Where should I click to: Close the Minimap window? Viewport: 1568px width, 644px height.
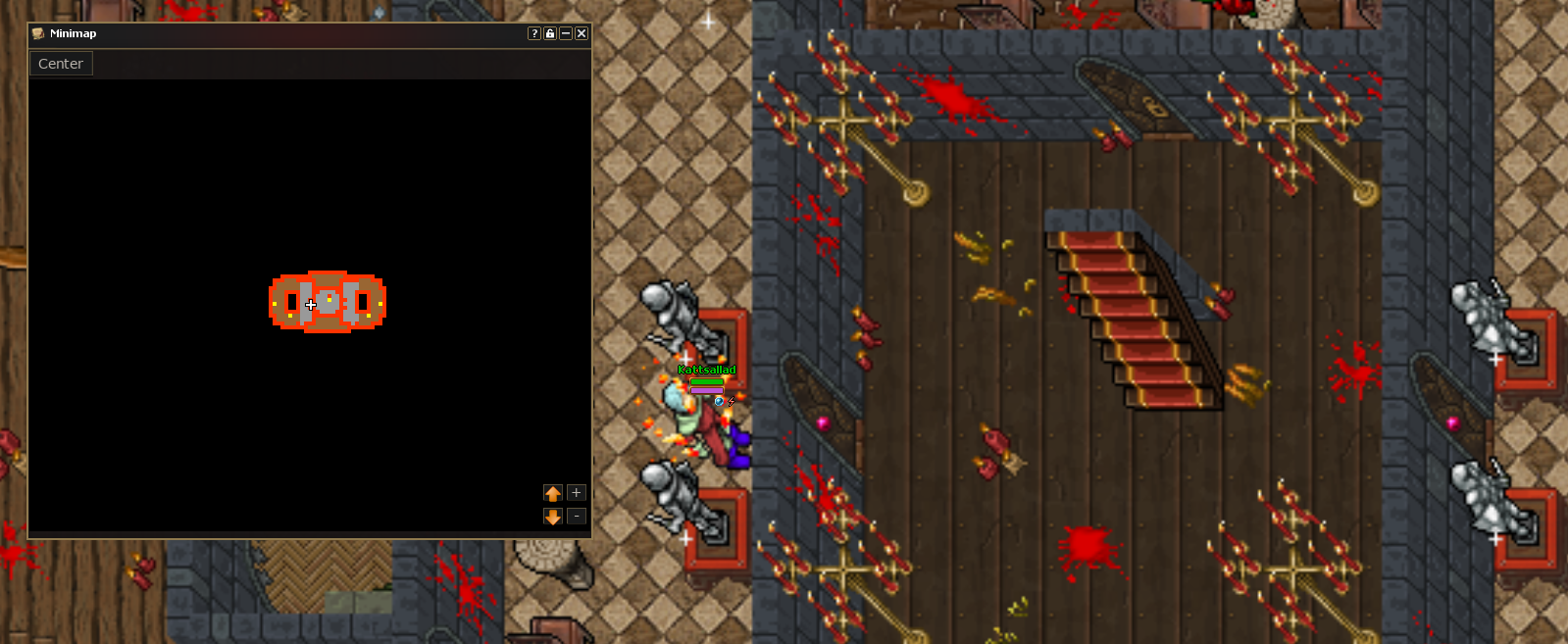[x=582, y=33]
